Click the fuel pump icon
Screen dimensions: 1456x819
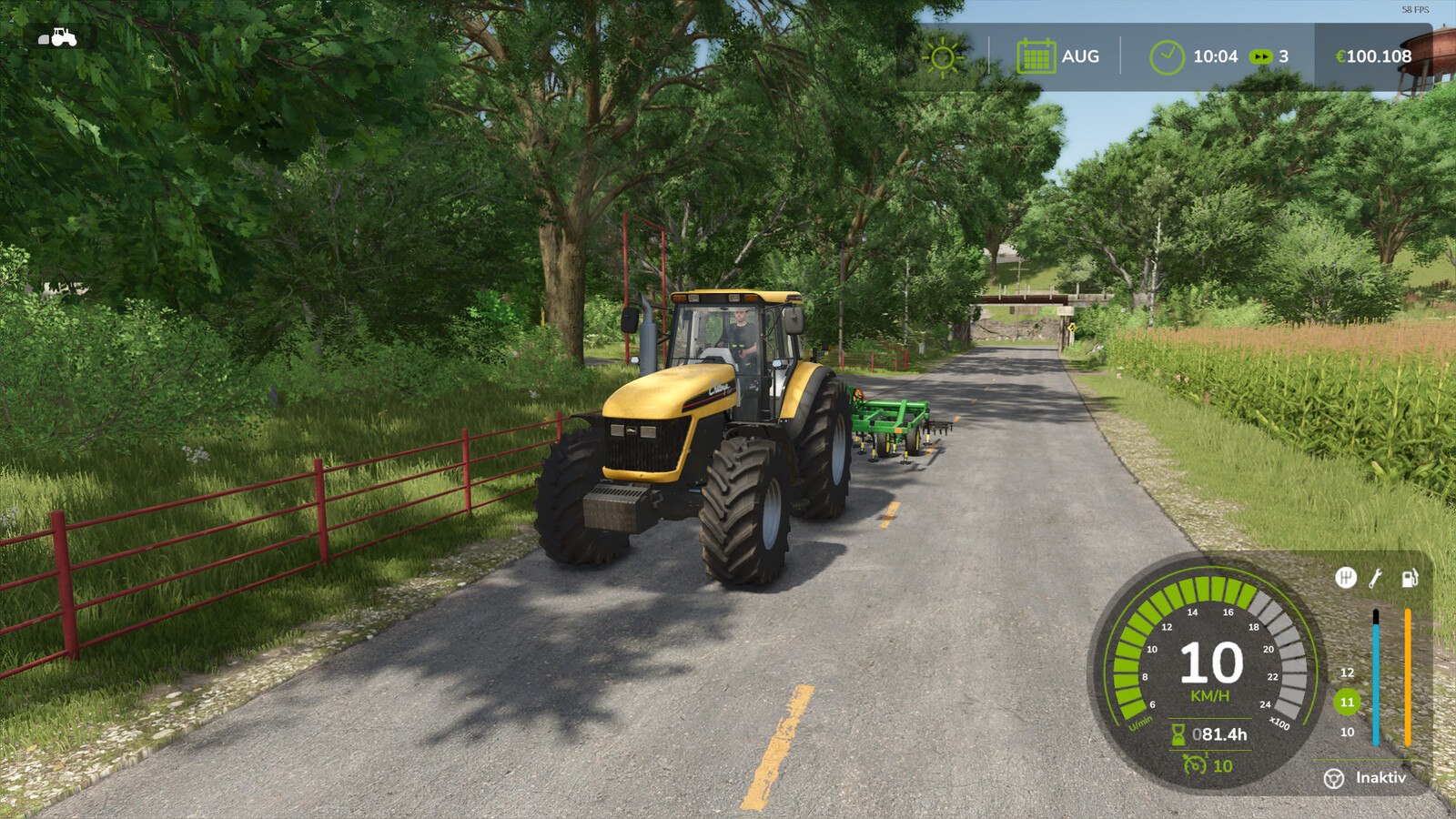(1409, 578)
